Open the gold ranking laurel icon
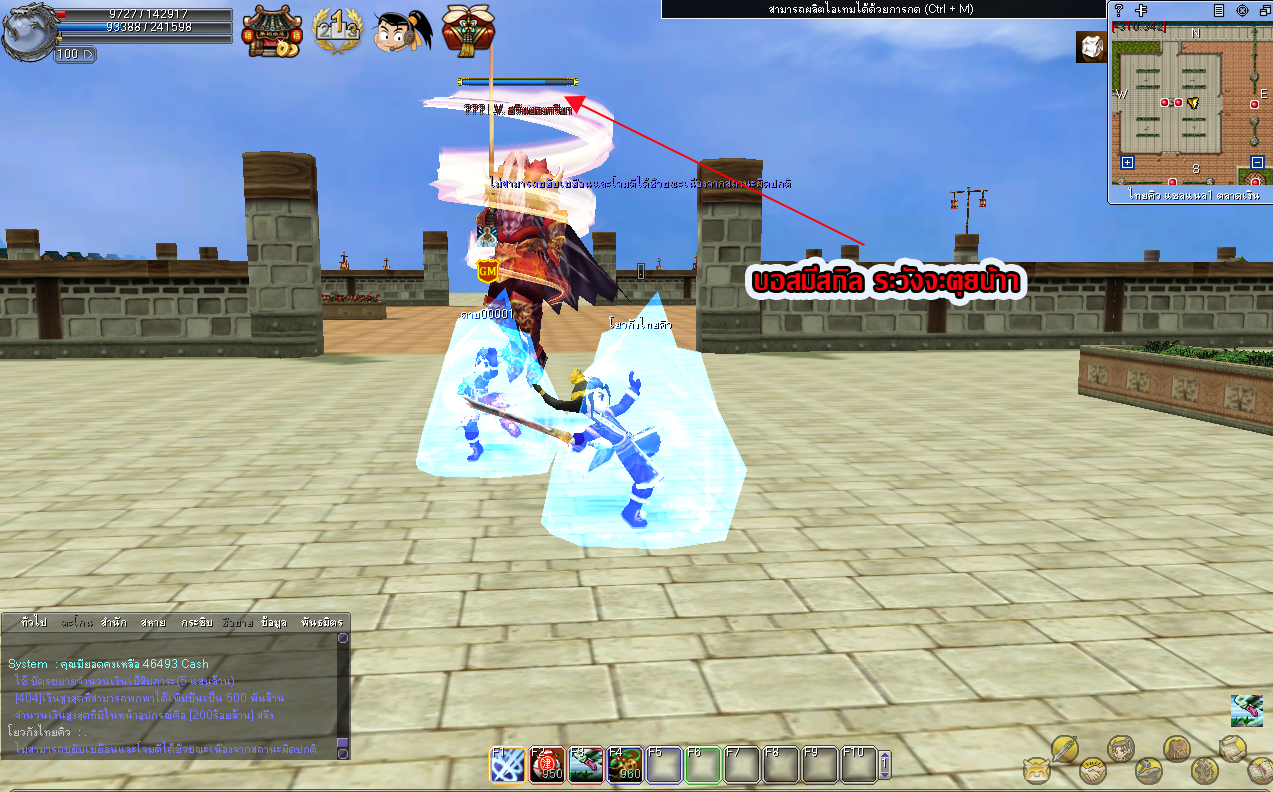 tap(336, 30)
